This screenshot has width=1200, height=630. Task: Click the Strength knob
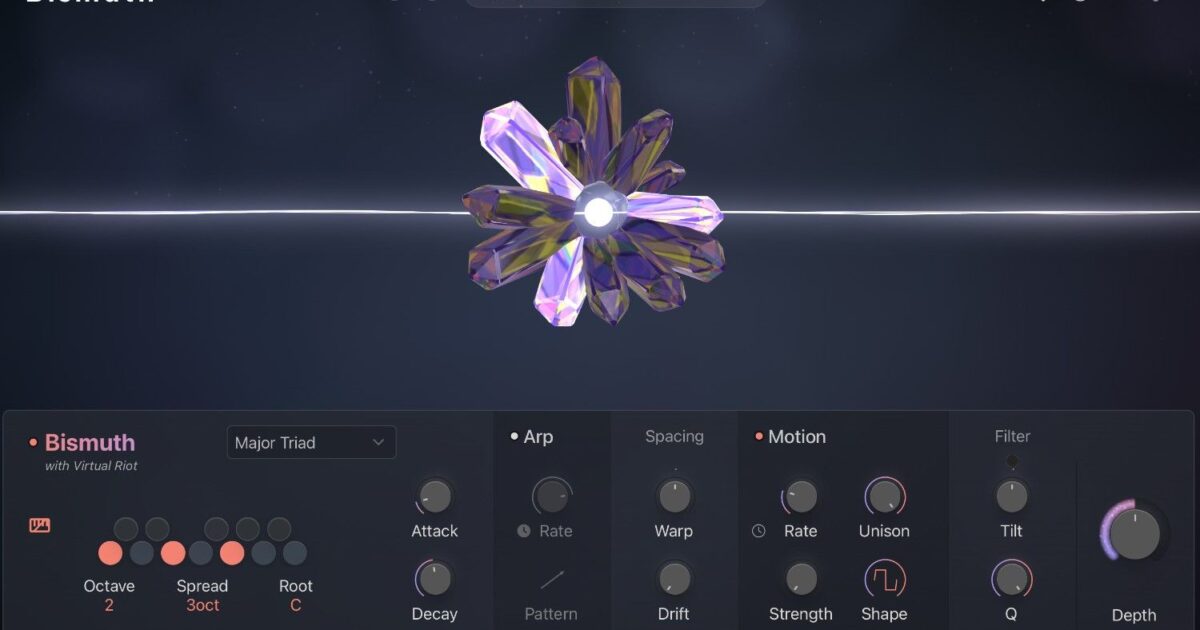click(801, 578)
